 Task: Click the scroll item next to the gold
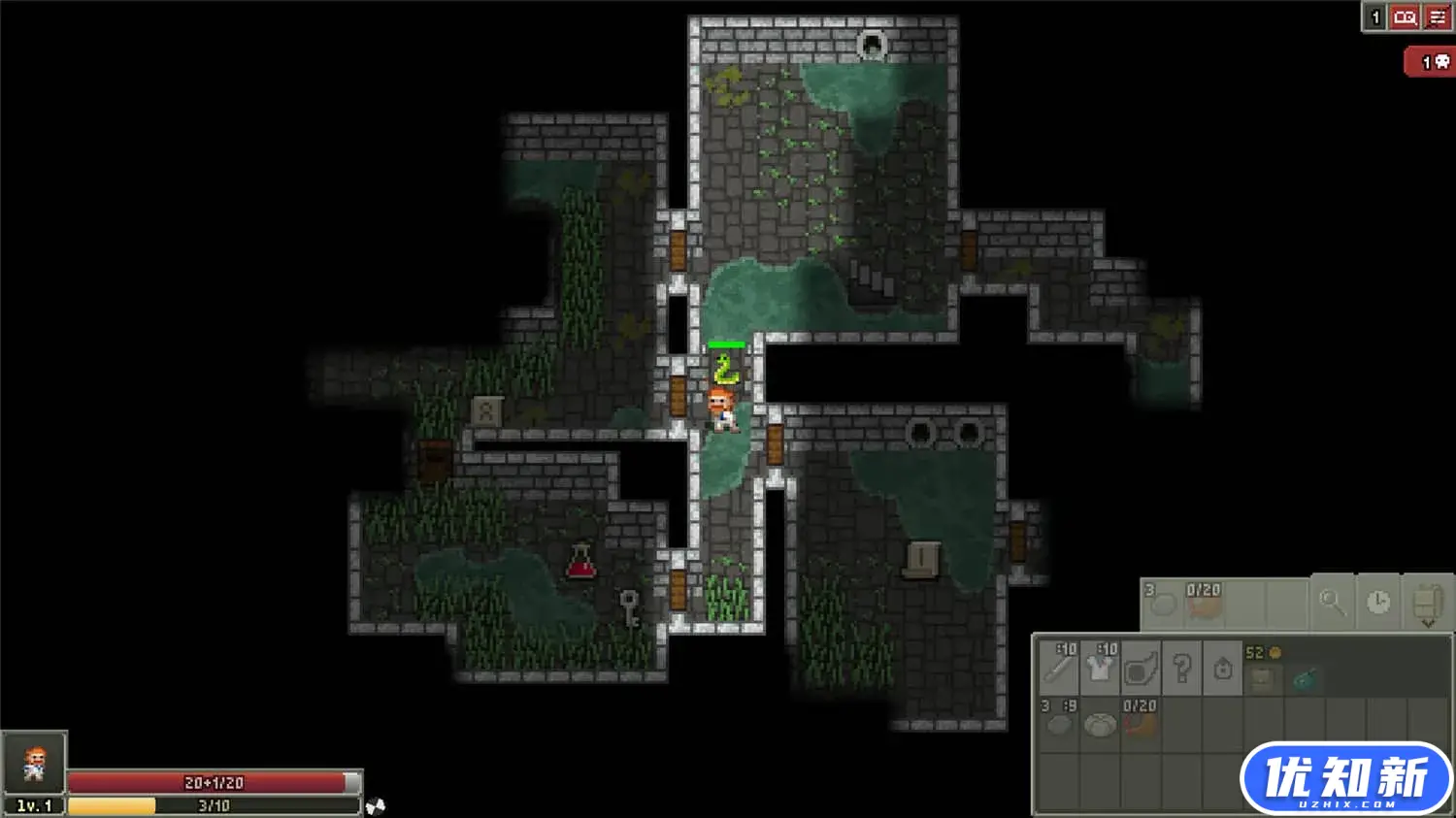click(x=1263, y=679)
